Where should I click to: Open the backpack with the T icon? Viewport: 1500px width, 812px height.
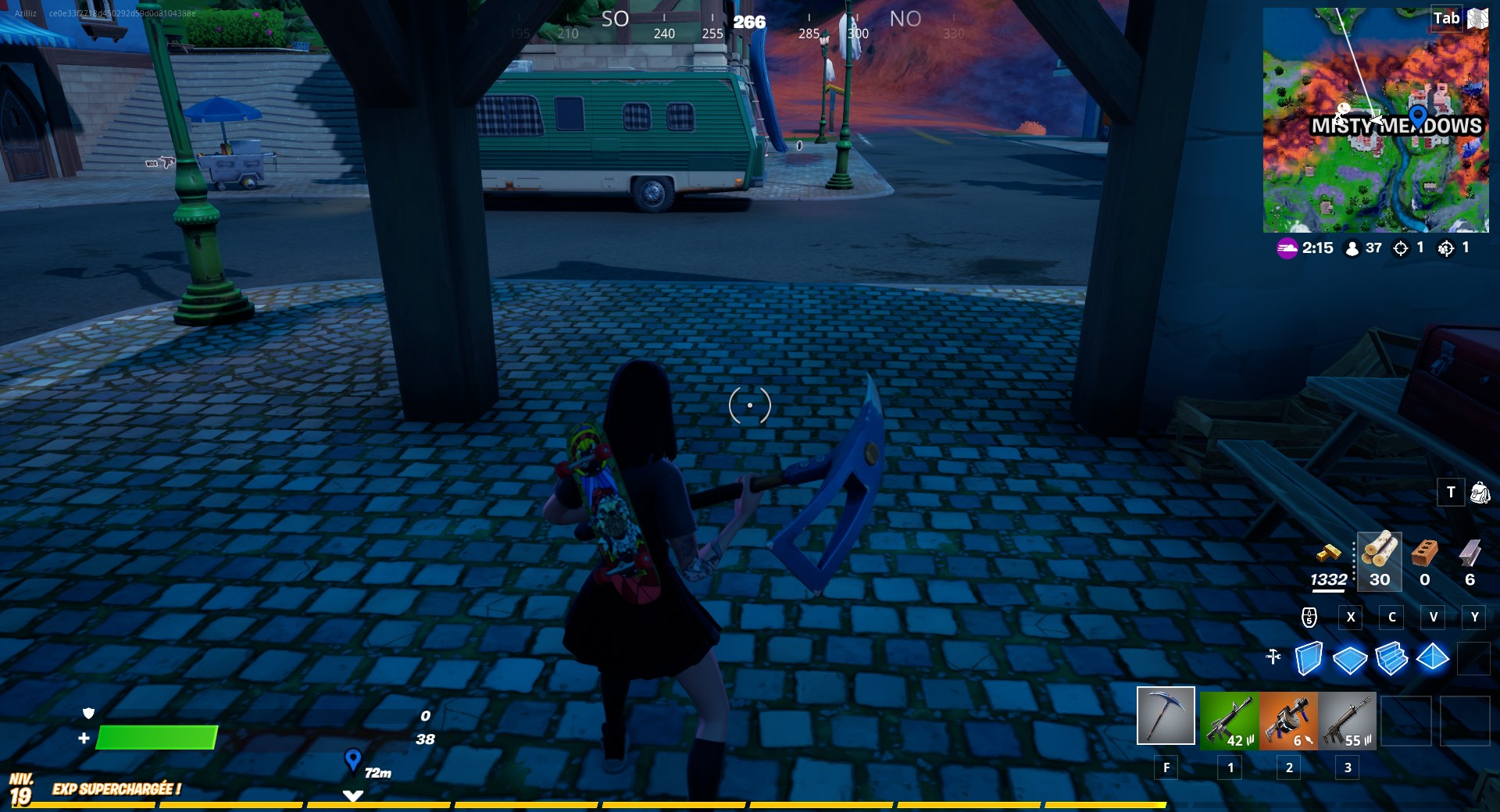coord(1451,493)
